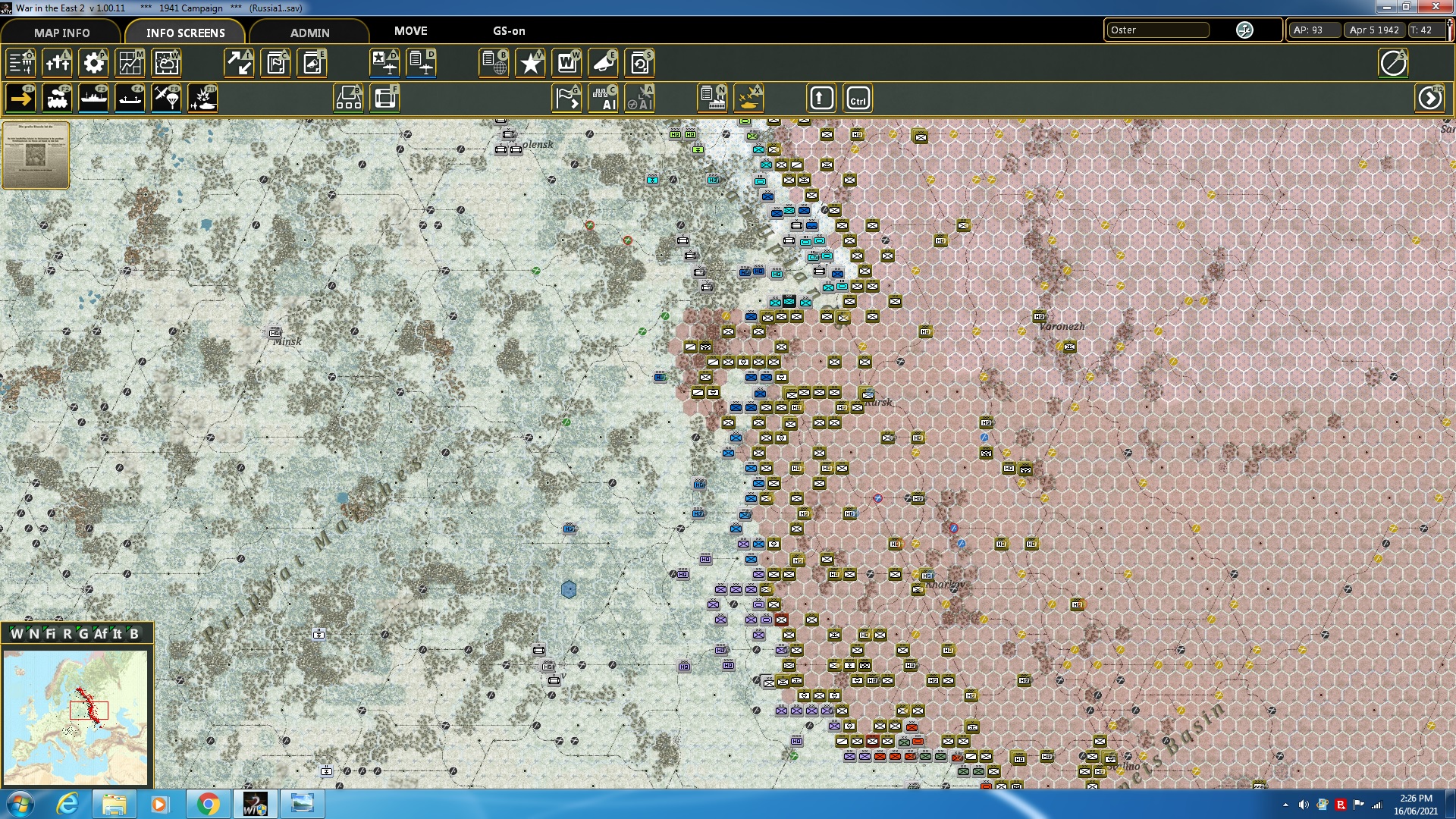
Task: Open the ADMIN tab
Action: pos(310,33)
